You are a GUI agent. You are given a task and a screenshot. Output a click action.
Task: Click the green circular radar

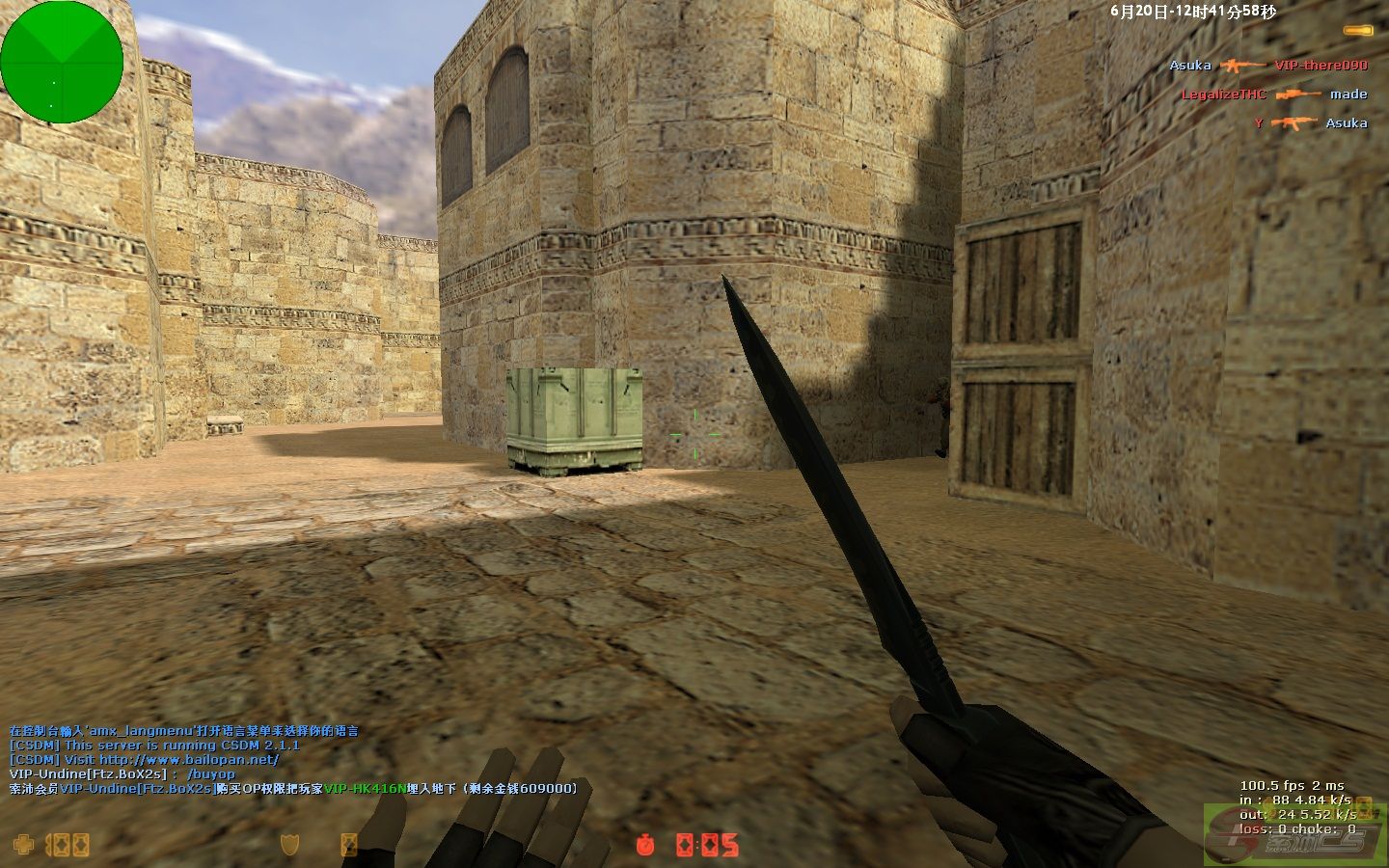tap(62, 62)
